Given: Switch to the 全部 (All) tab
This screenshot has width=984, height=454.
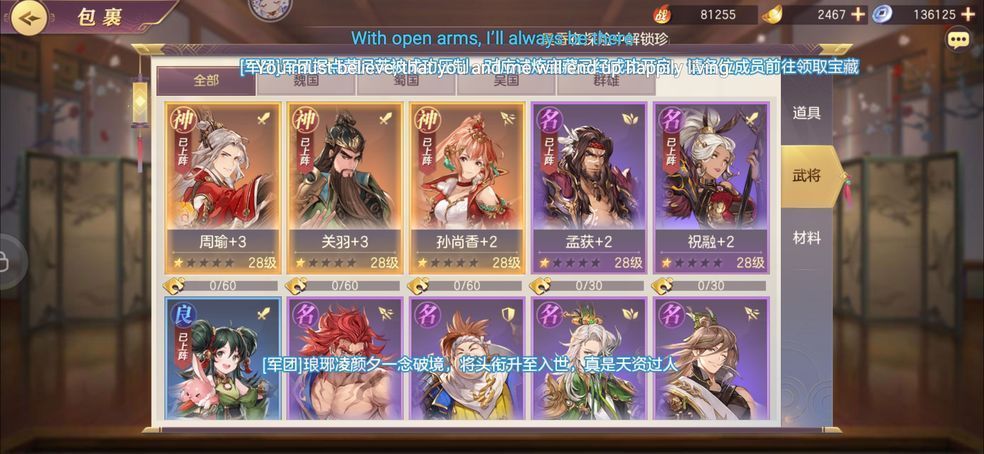Looking at the screenshot, I should (206, 81).
